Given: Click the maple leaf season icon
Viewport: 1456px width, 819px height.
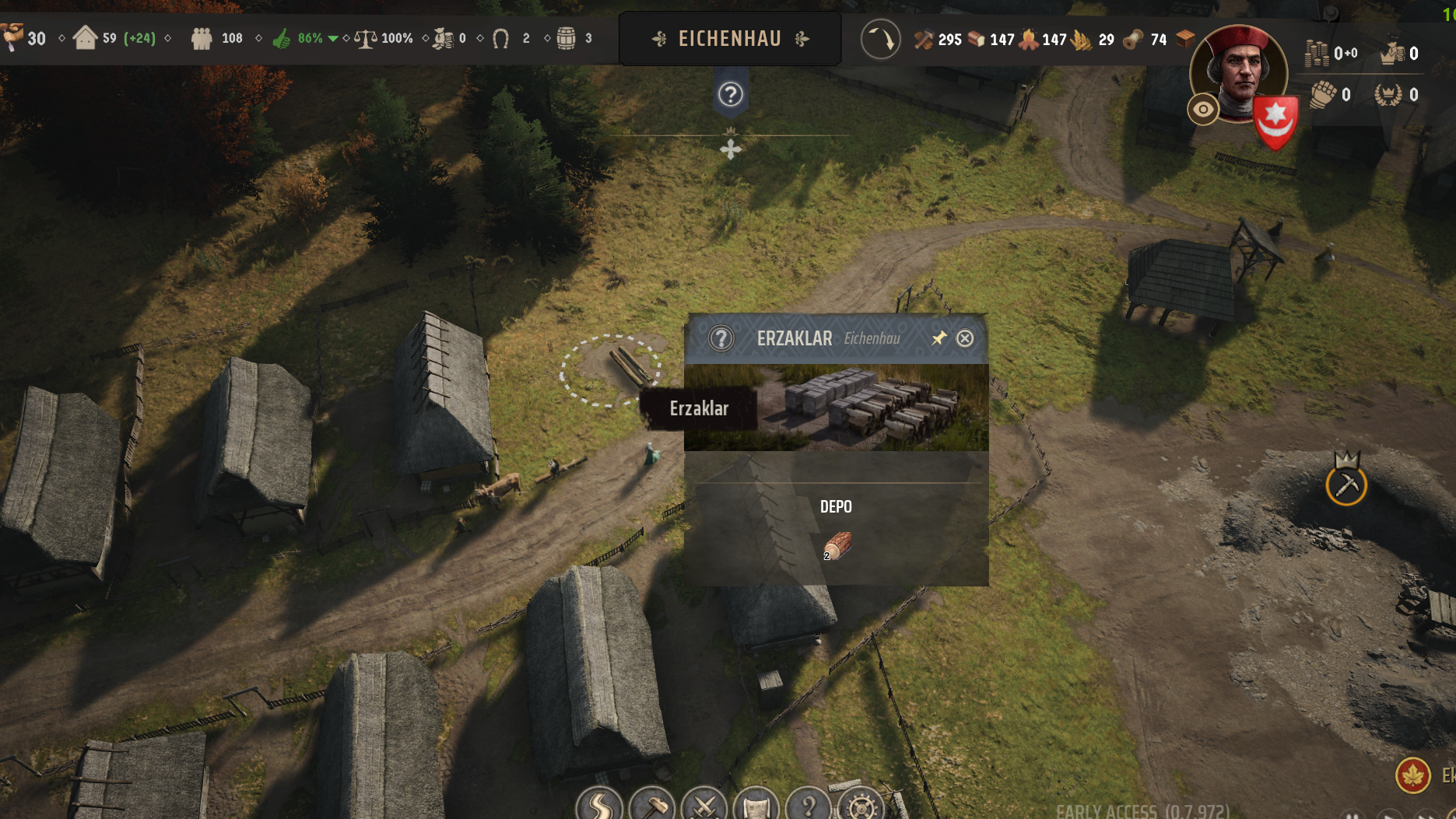Looking at the screenshot, I should (1412, 775).
